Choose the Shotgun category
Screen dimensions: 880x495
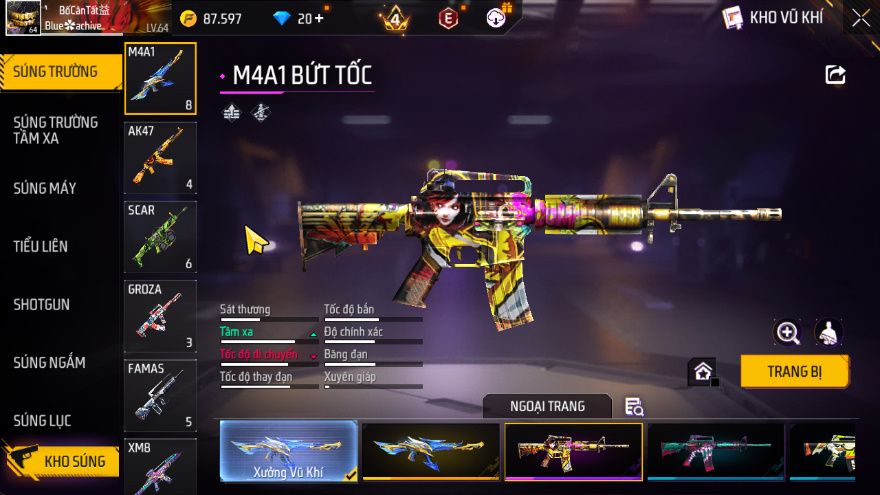42,304
